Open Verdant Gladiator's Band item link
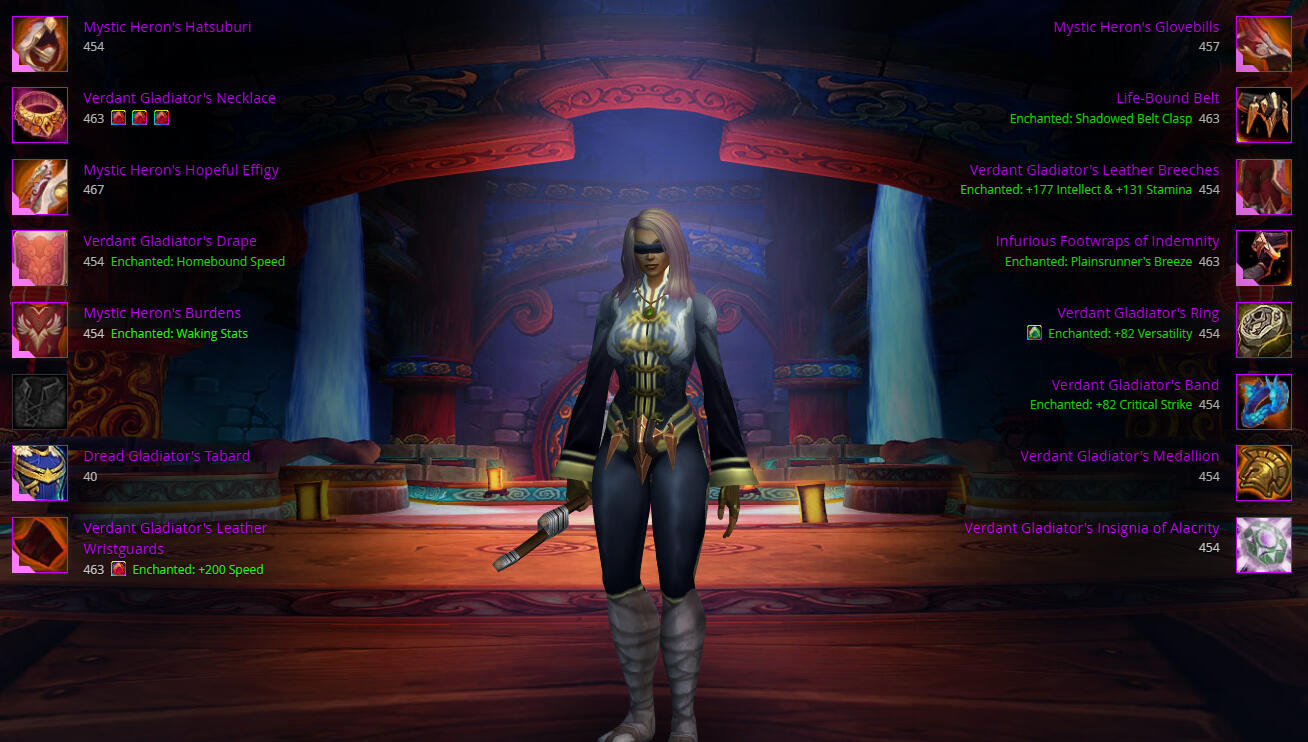 [1135, 385]
